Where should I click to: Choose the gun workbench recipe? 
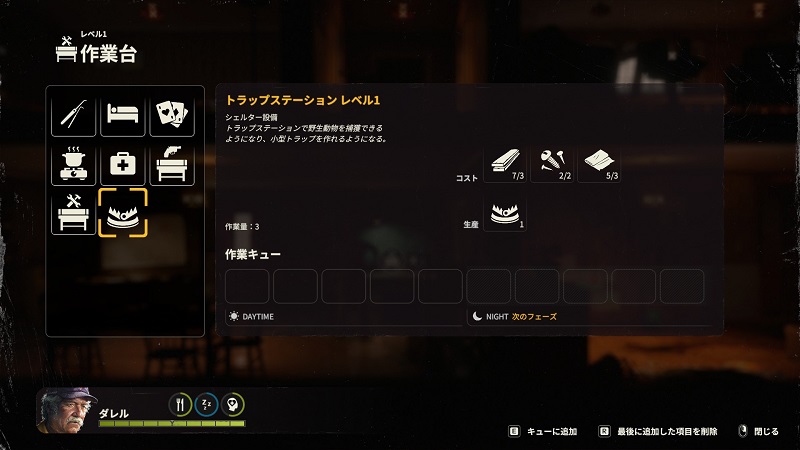[x=172, y=164]
